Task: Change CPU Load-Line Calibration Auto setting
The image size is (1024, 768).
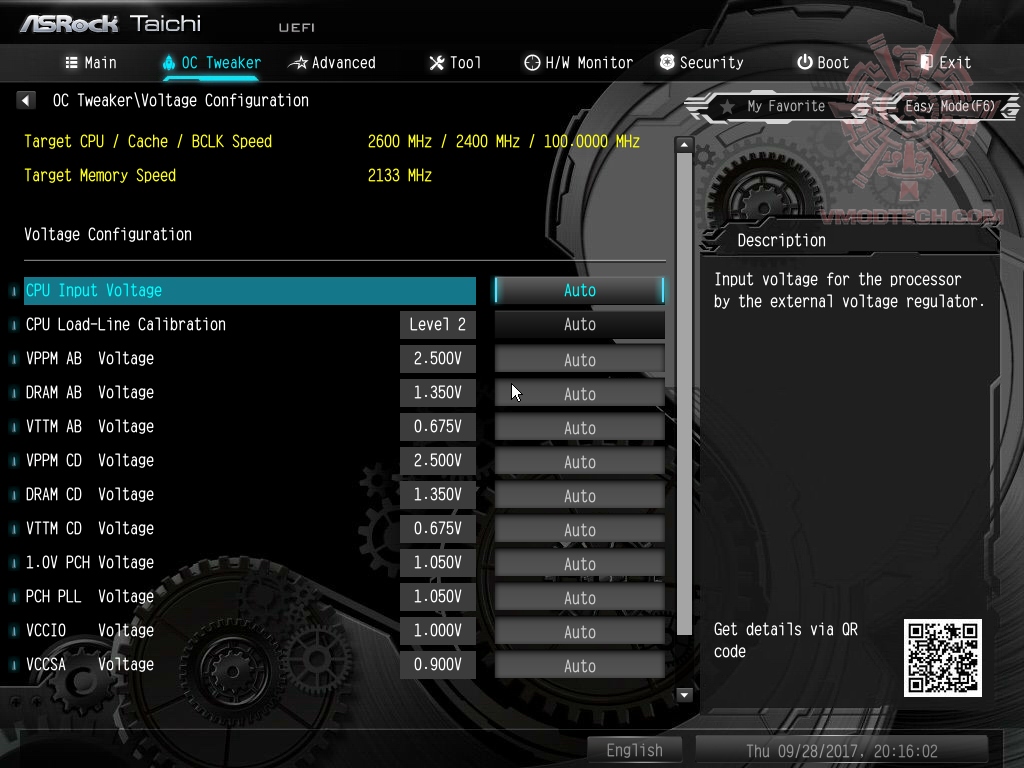Action: click(x=579, y=325)
